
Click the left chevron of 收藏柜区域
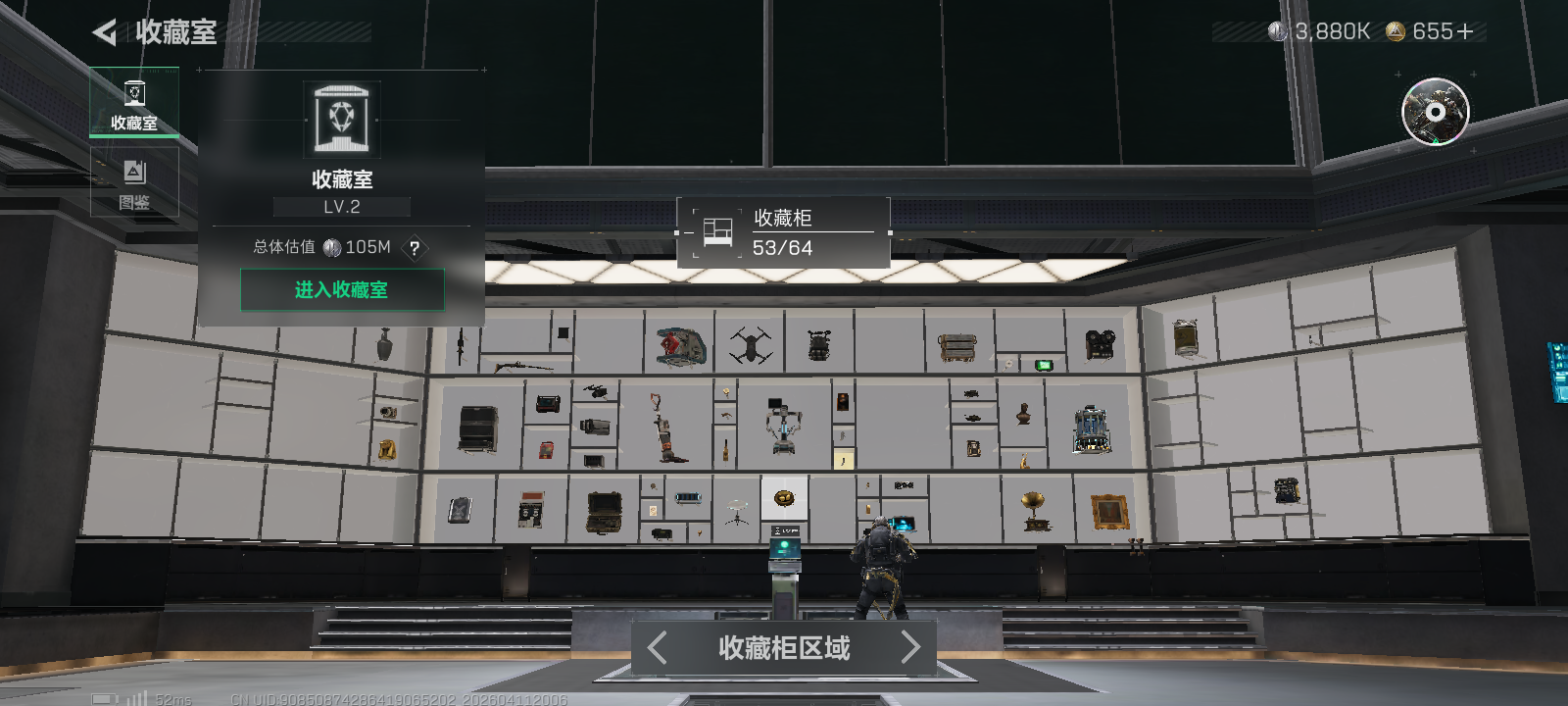click(657, 647)
